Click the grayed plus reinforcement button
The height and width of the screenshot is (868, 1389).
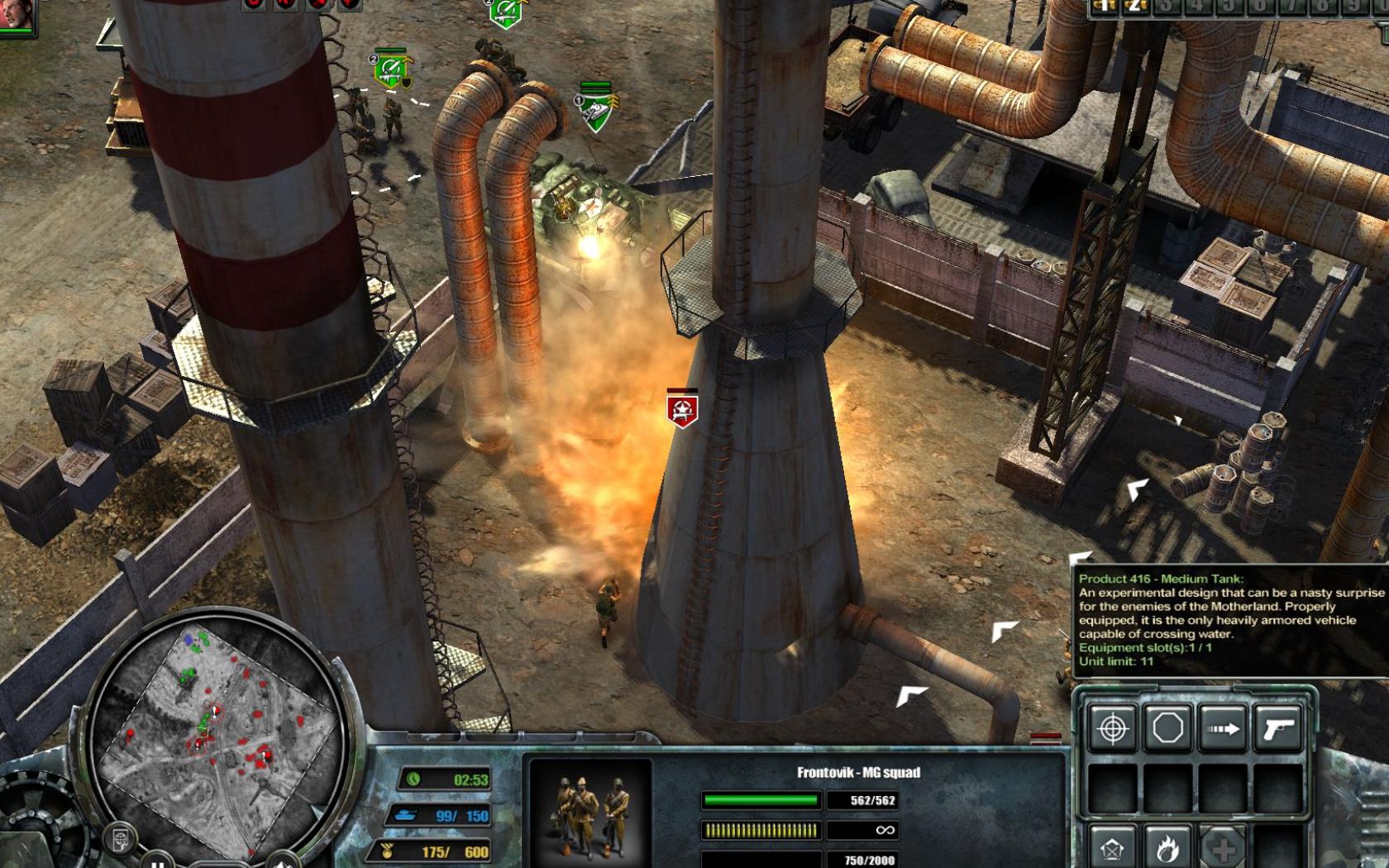1222,850
